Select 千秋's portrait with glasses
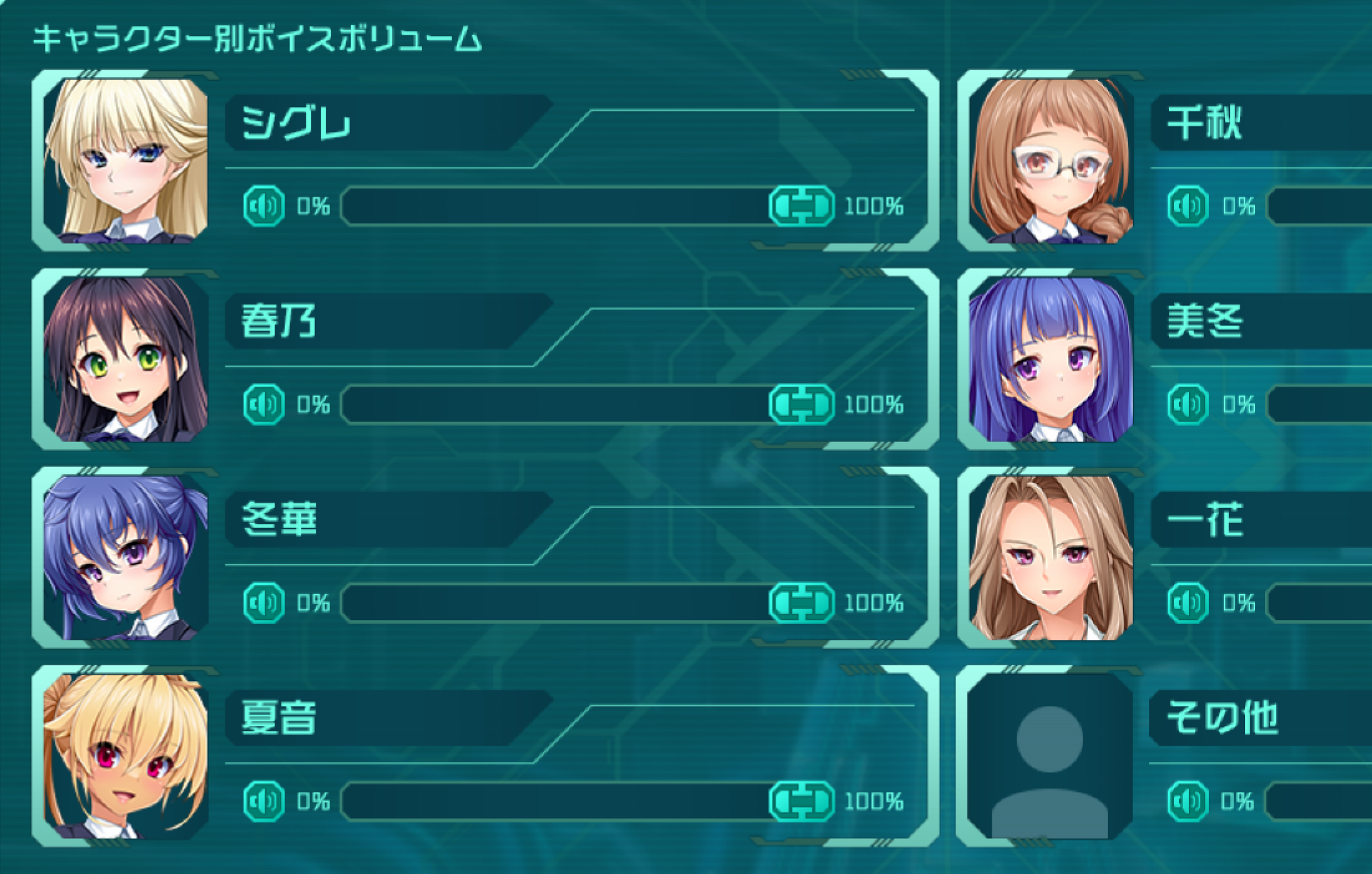Viewport: 1372px width, 874px height. pyautogui.click(x=1051, y=160)
